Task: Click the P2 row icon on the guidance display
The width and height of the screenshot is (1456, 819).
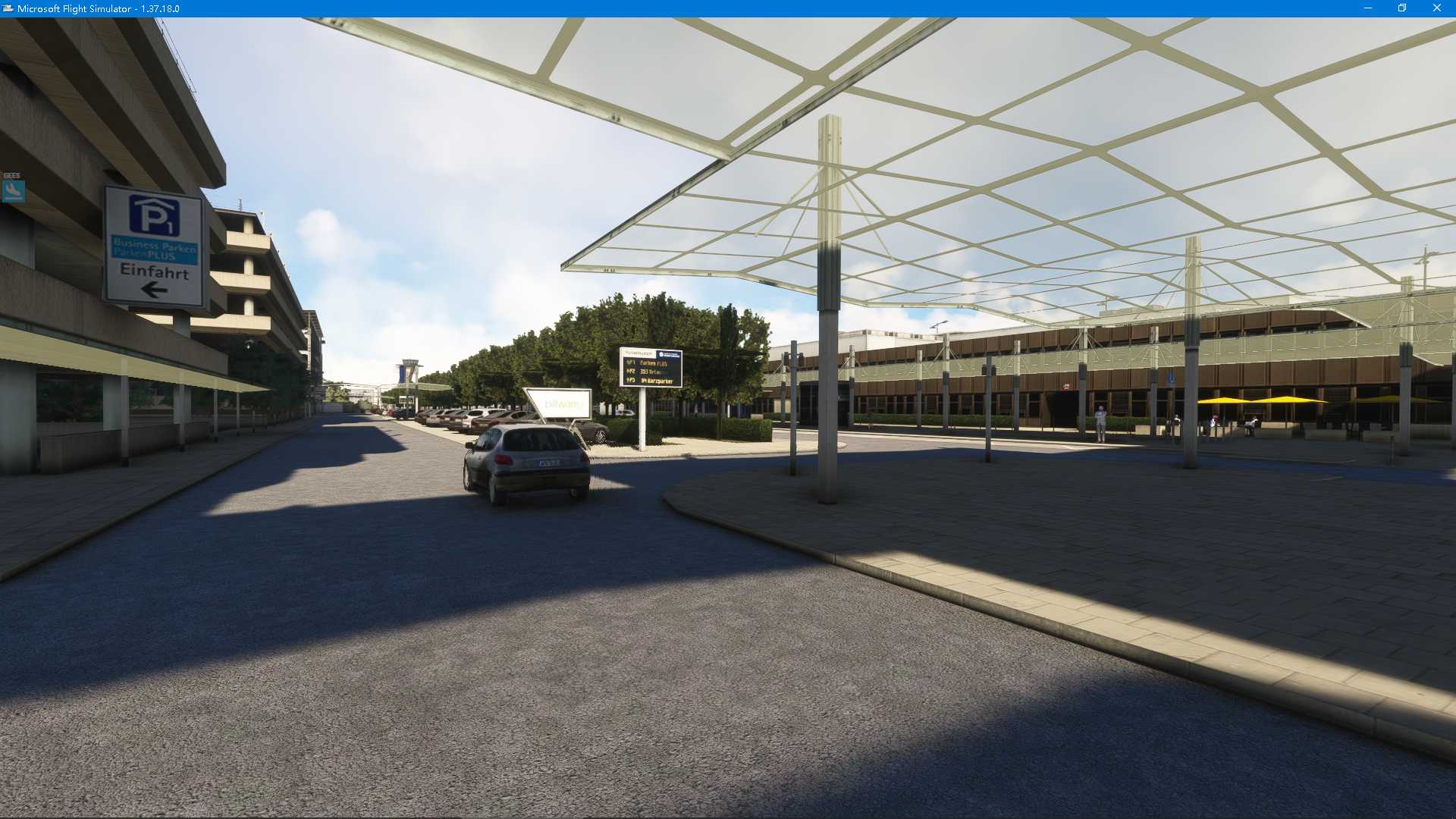Action: (629, 371)
